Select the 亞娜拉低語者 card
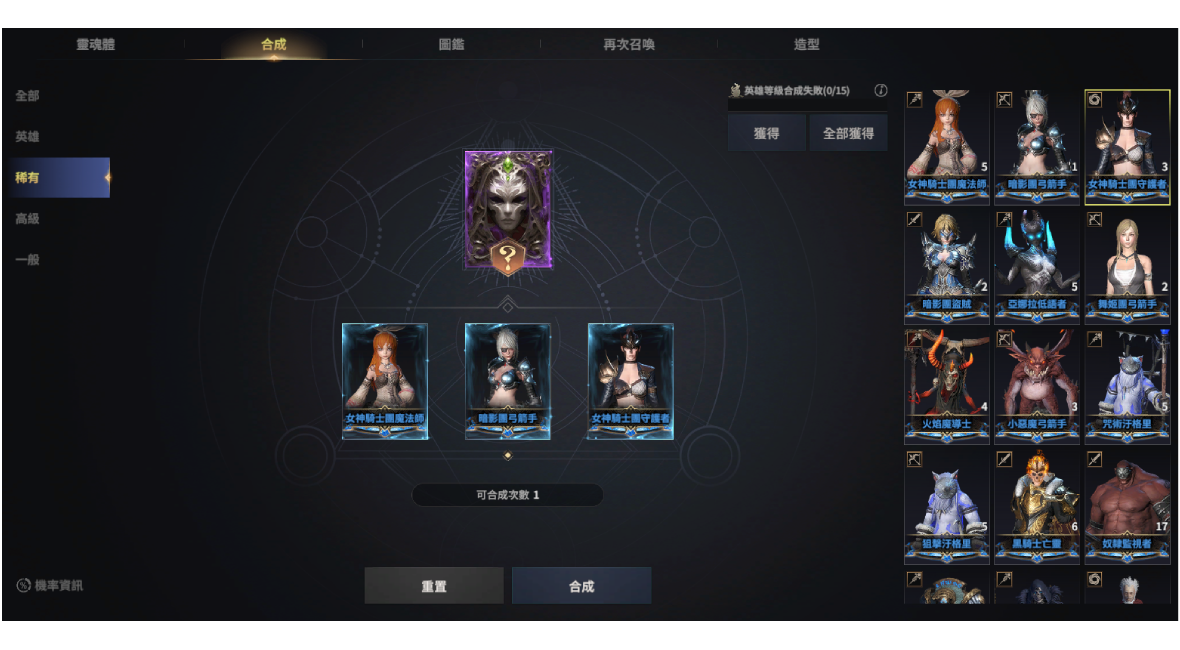The height and width of the screenshot is (650, 1180). click(x=1037, y=266)
